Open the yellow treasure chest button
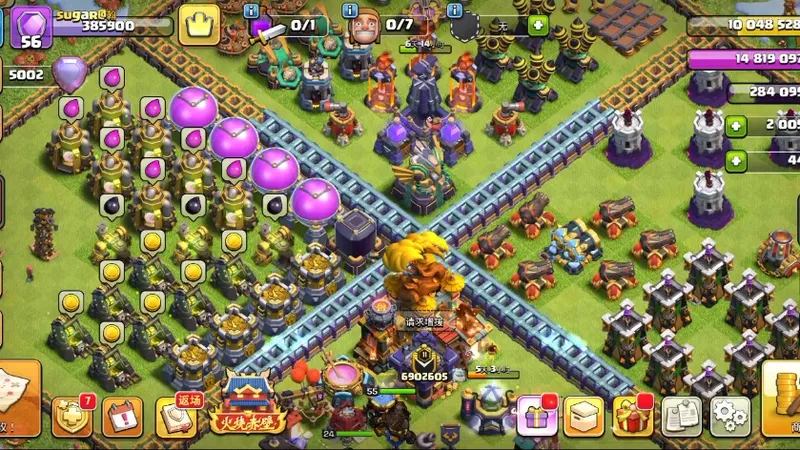 pos(584,416)
